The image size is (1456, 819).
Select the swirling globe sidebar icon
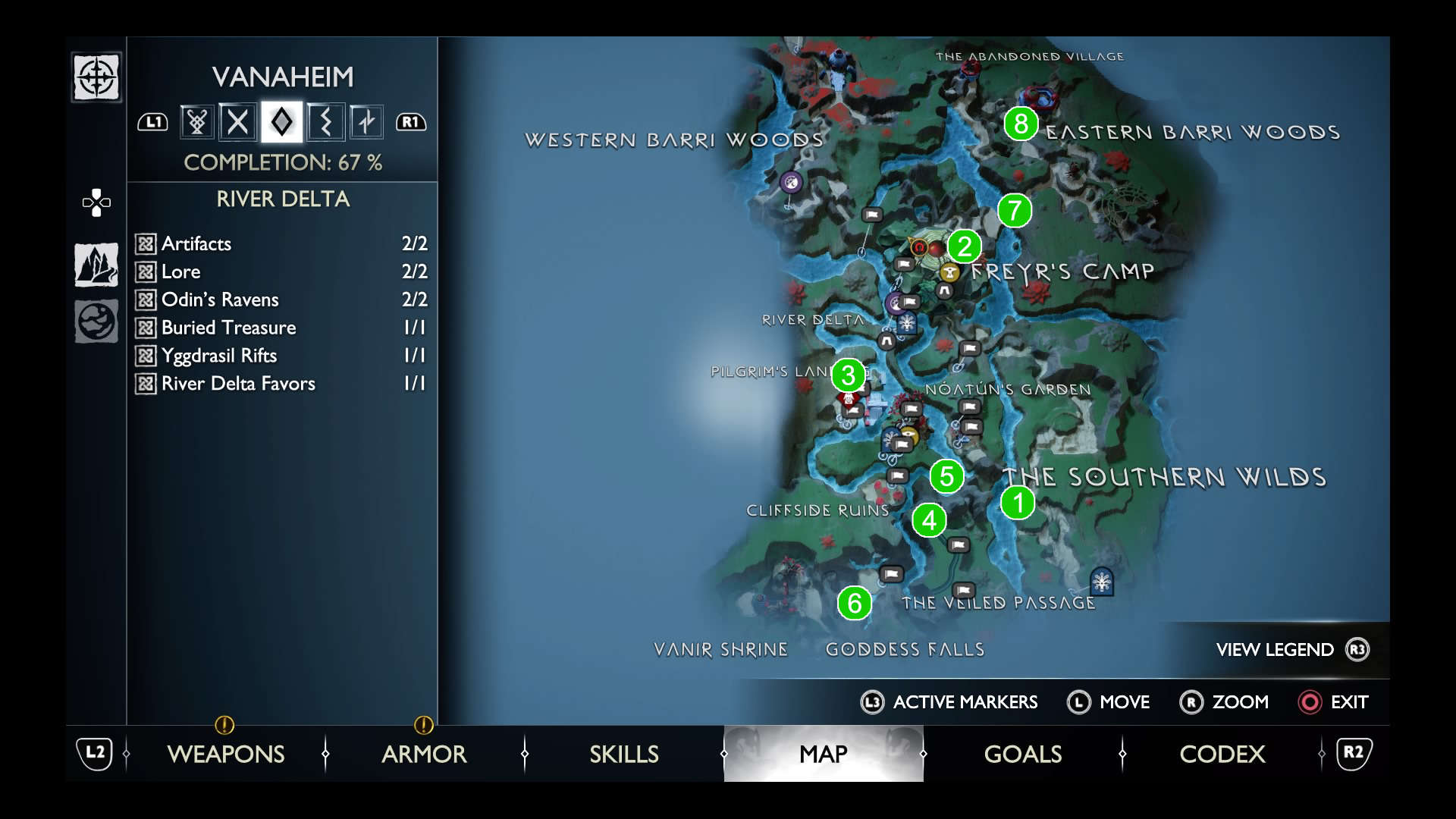(96, 322)
